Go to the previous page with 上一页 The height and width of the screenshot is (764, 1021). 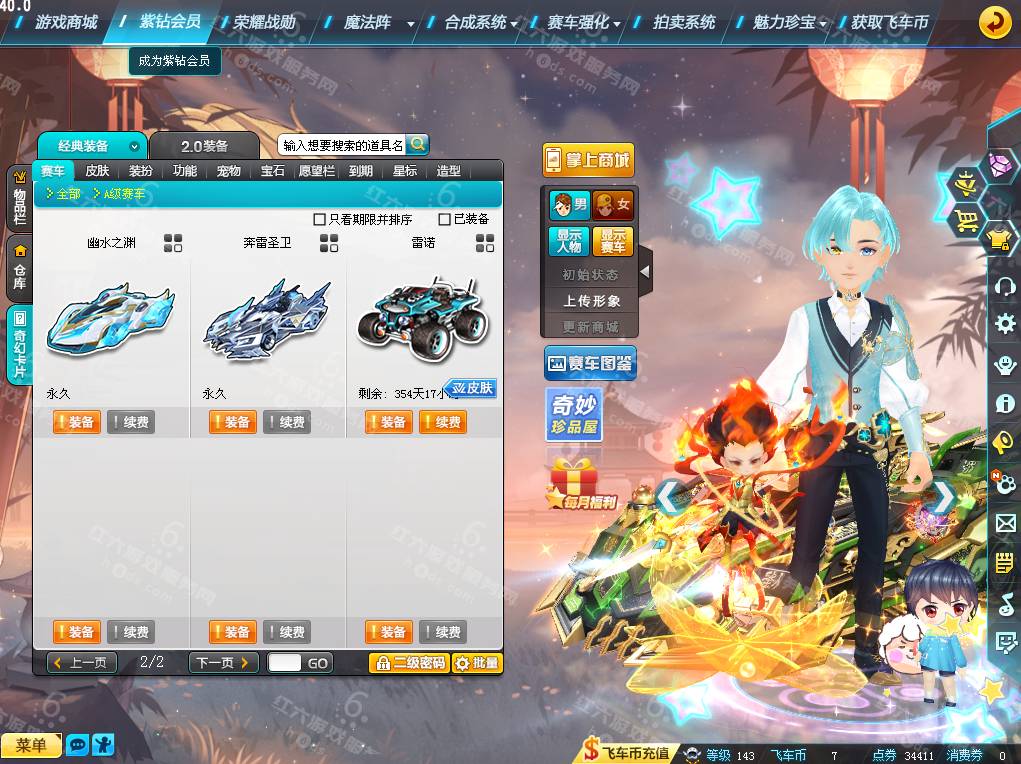click(x=83, y=663)
